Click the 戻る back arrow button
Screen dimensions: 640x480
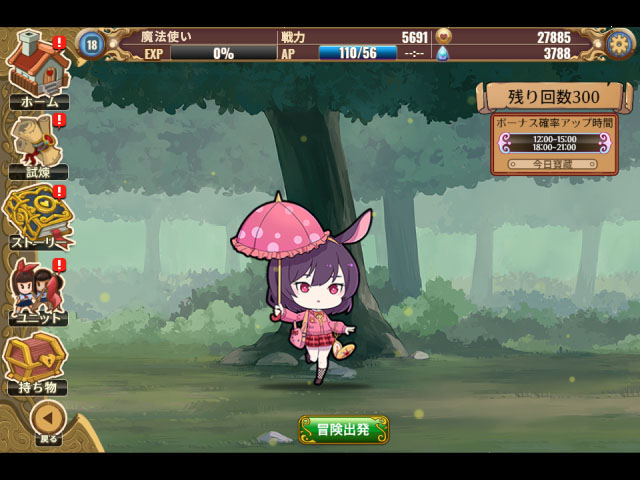pyautogui.click(x=47, y=420)
